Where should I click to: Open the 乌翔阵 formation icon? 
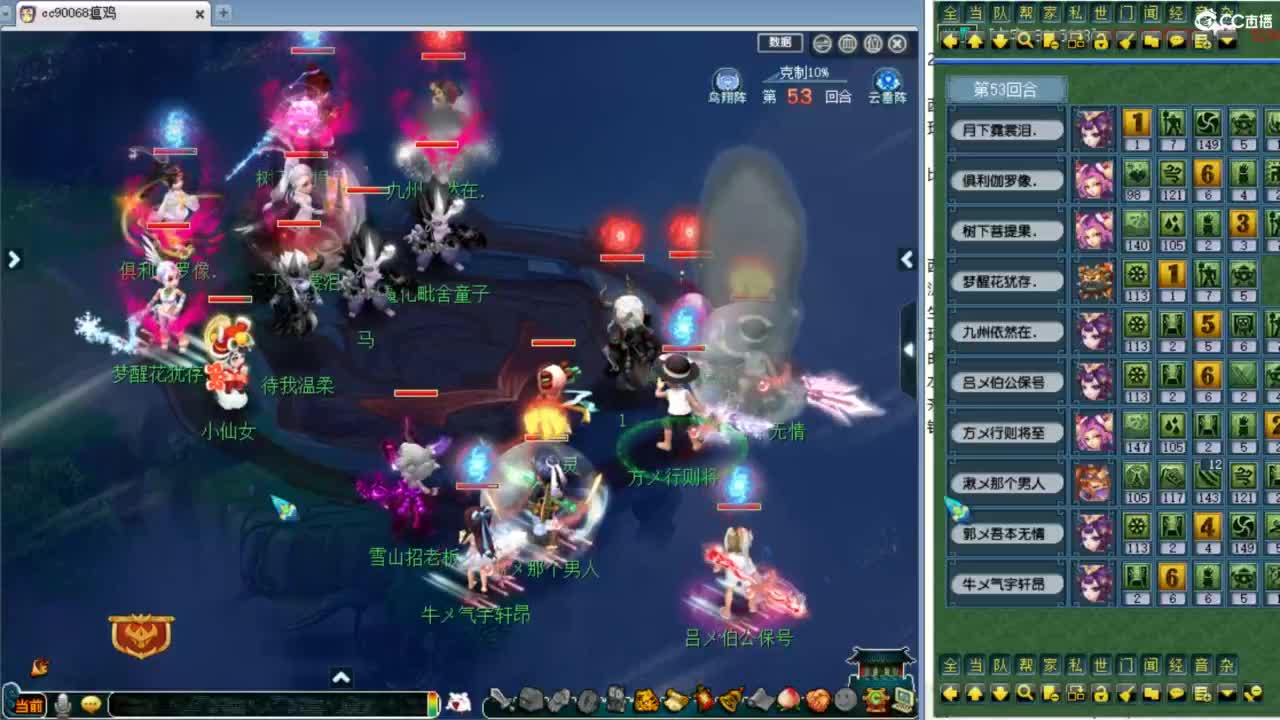point(725,80)
